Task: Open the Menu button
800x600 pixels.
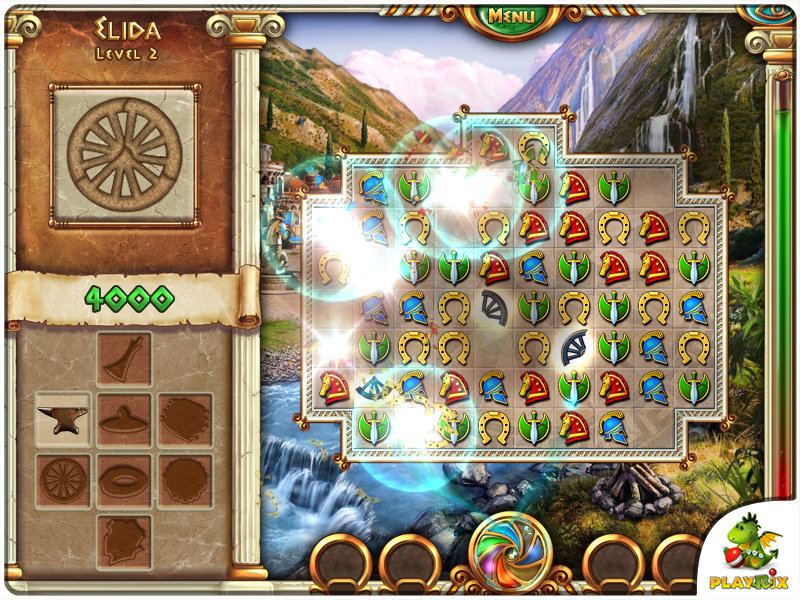Action: pos(511,16)
